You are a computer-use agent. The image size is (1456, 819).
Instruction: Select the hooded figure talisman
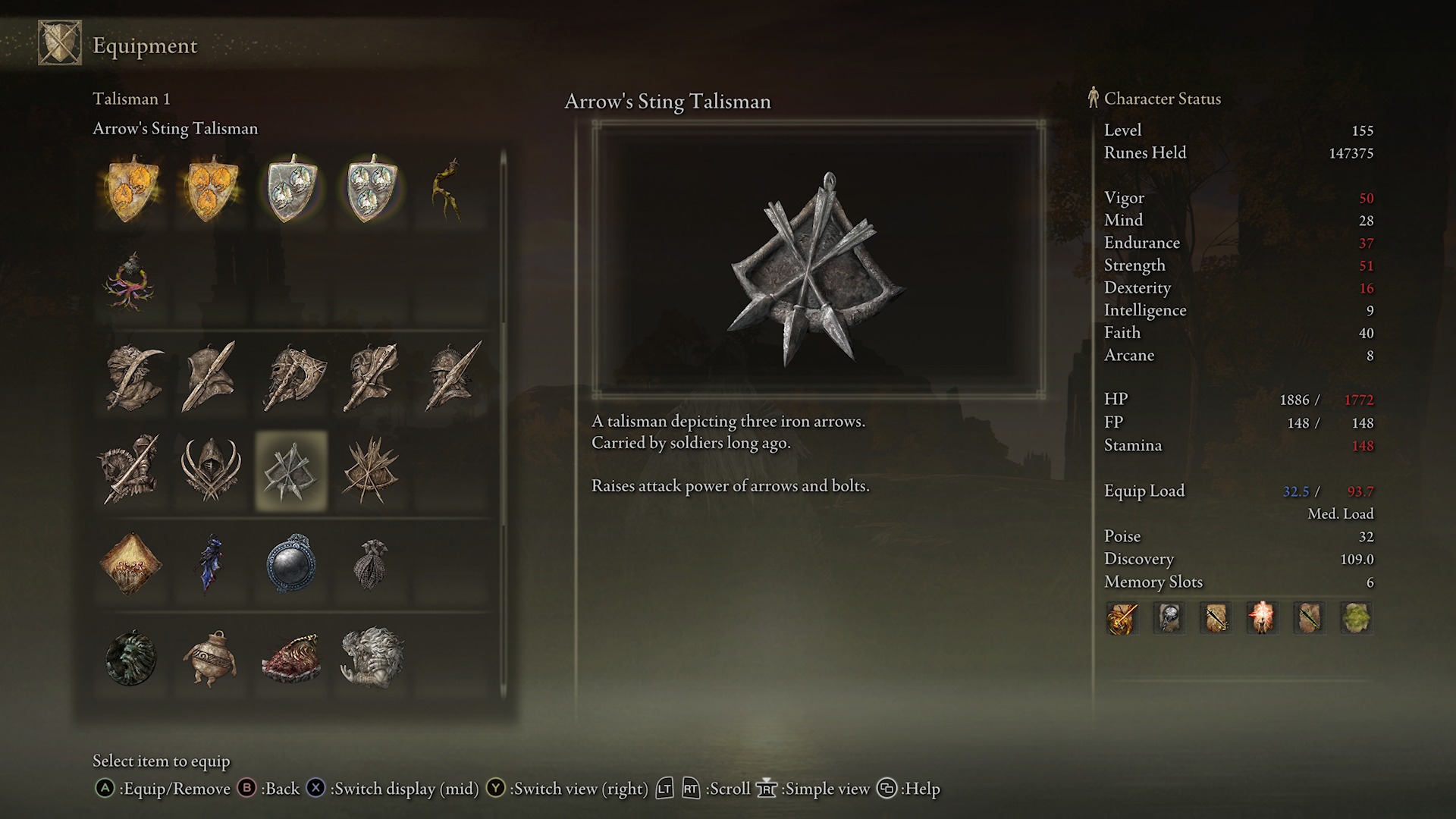210,468
